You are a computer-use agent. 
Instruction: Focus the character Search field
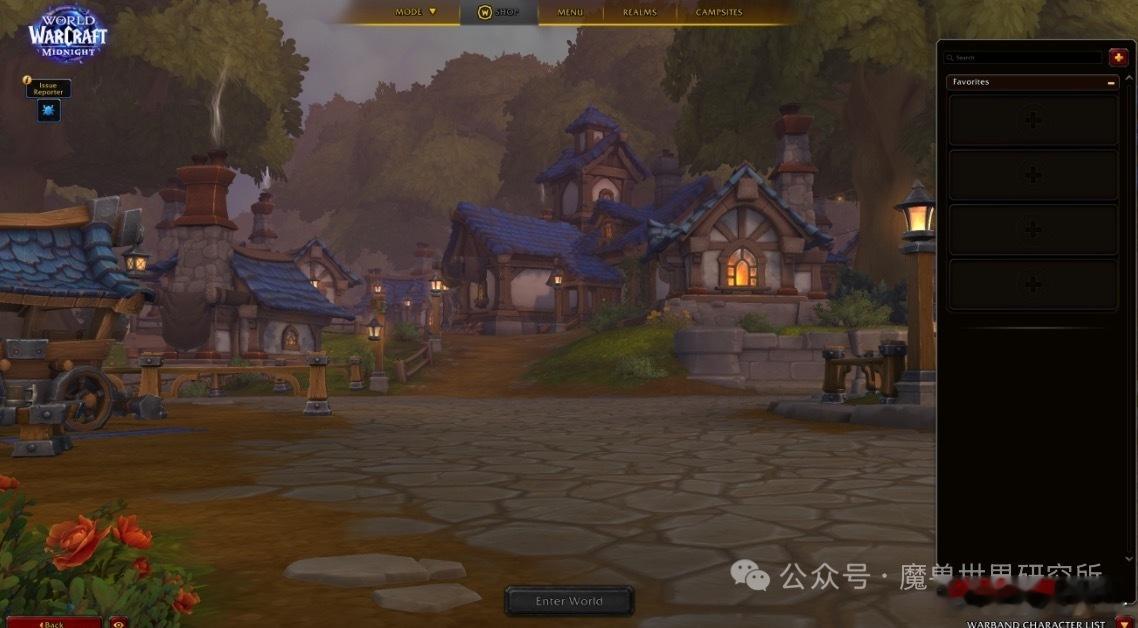click(1024, 58)
